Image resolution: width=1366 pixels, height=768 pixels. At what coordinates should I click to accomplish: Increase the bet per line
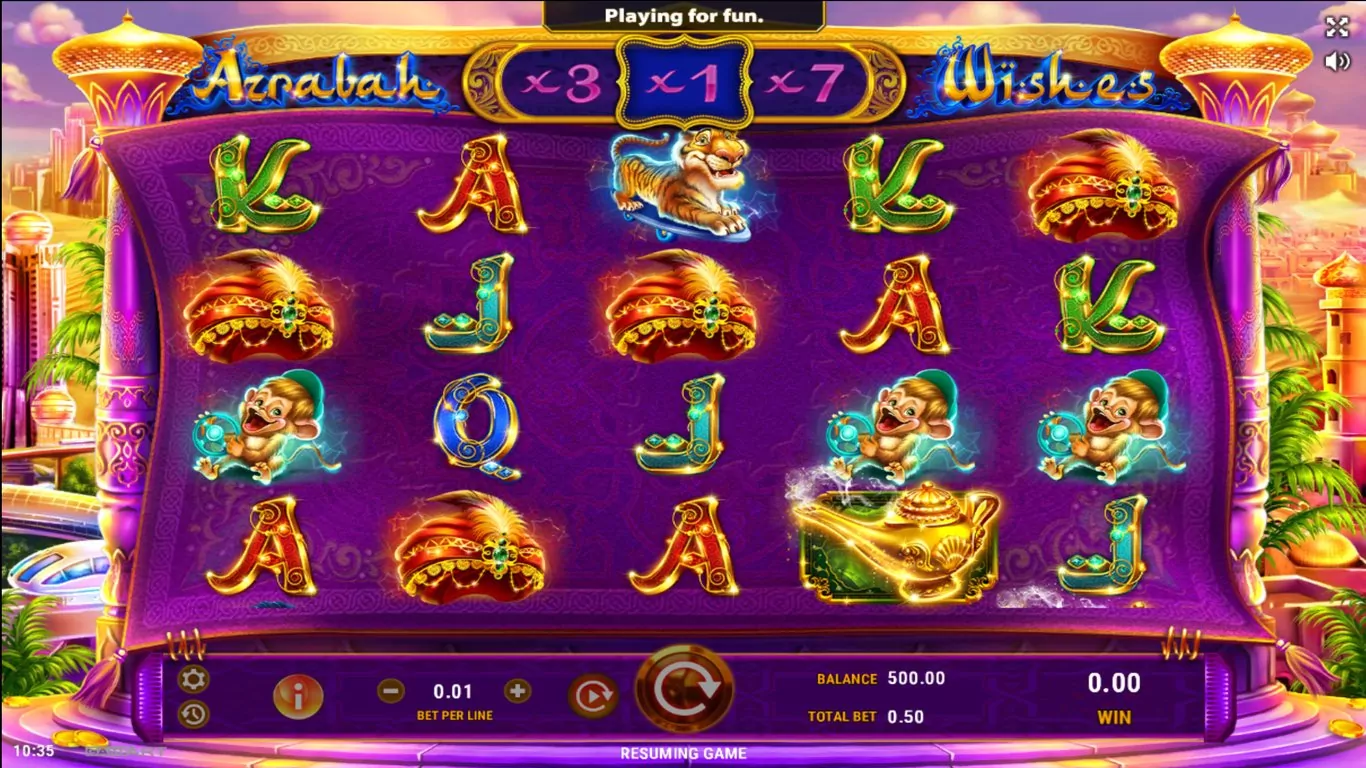tap(517, 690)
